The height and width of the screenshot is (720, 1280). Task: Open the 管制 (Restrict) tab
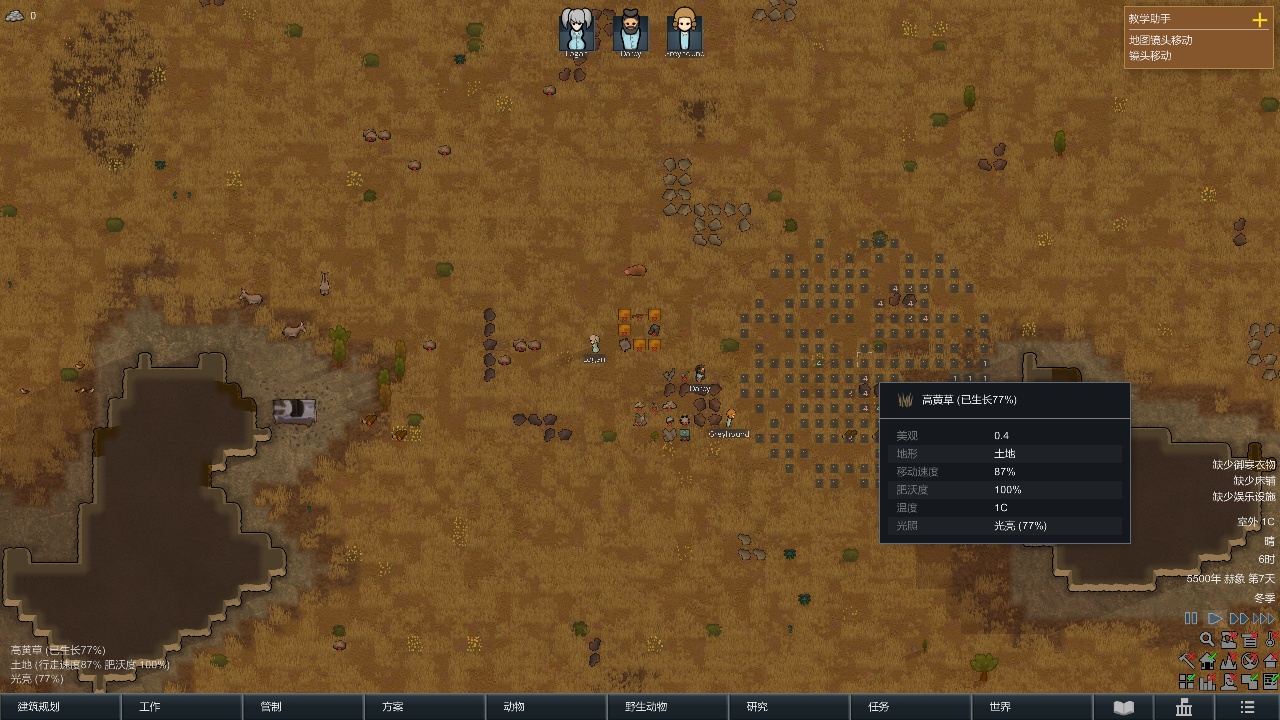(303, 707)
